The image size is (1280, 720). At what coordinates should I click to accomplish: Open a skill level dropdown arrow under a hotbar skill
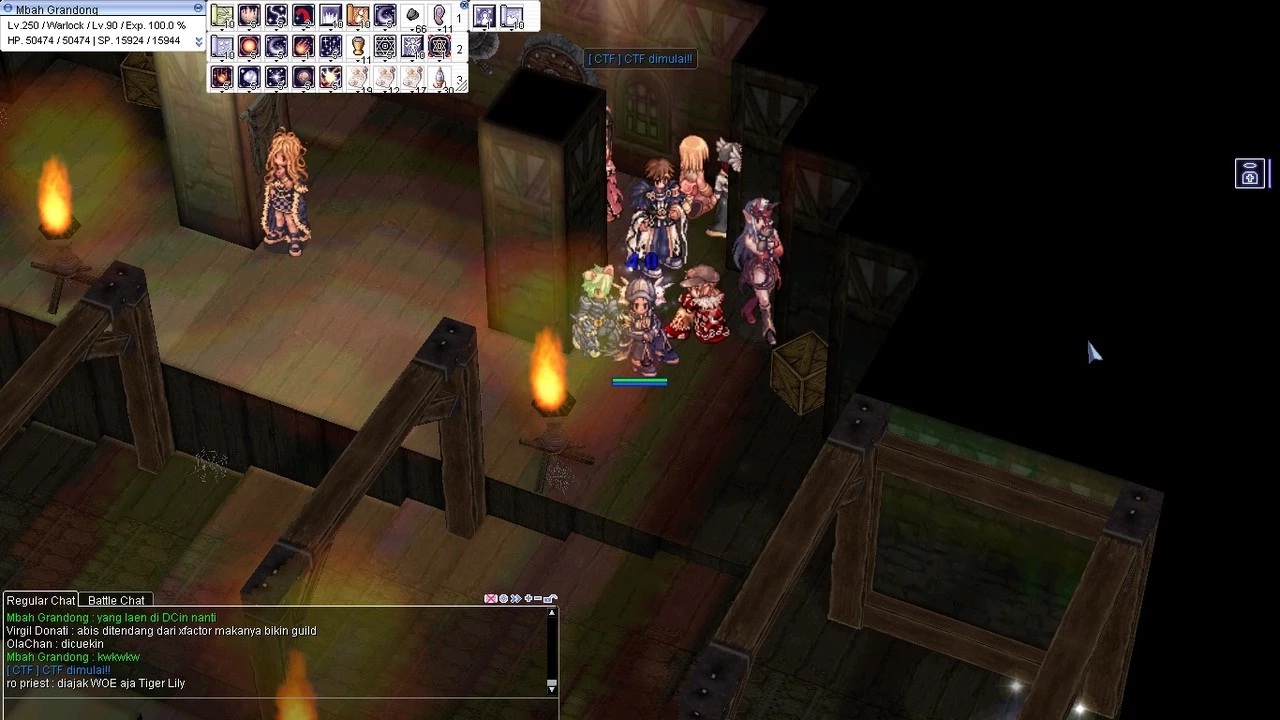coord(221,27)
